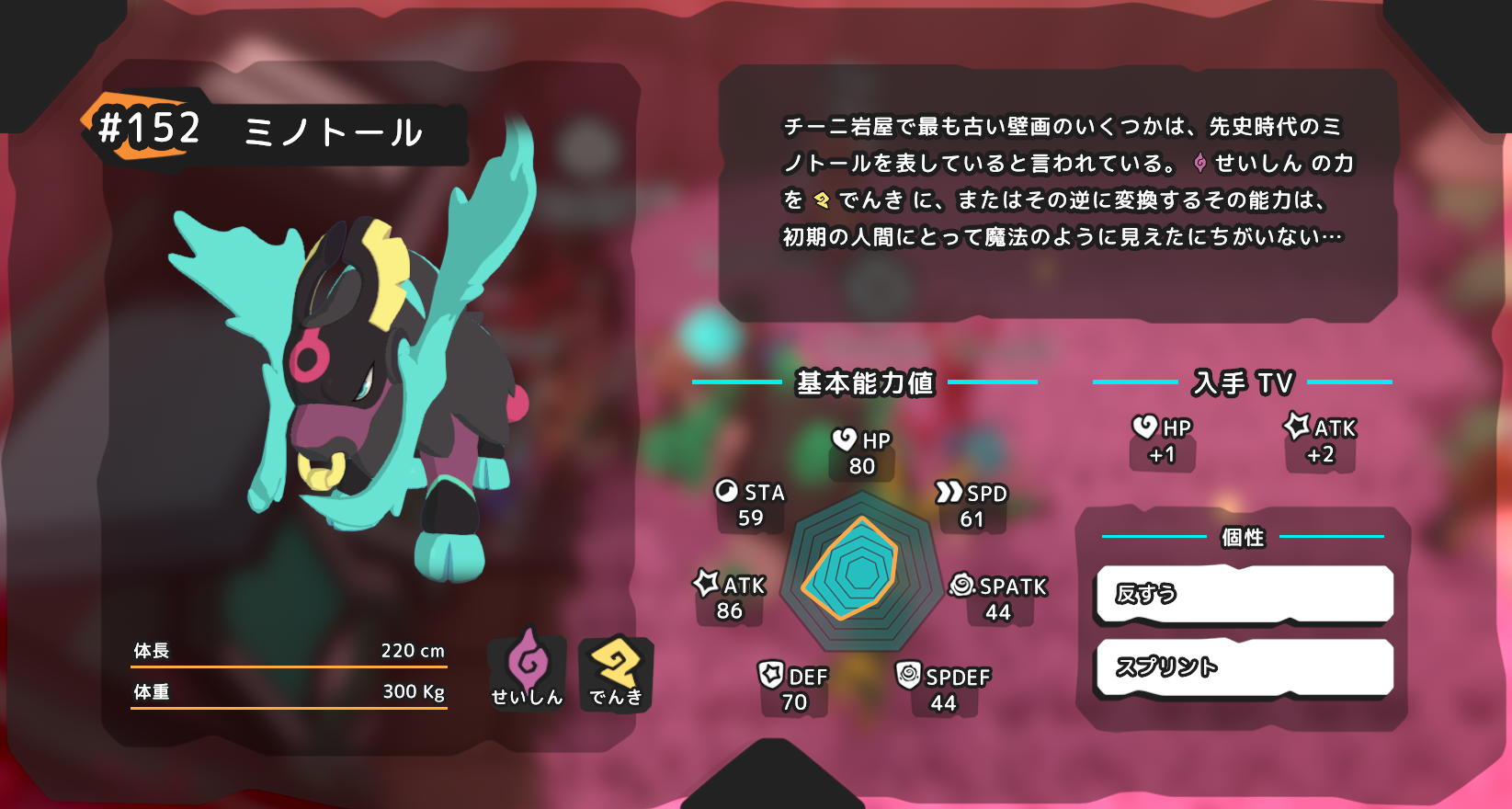Open the 反すう trait entry

1244,594
